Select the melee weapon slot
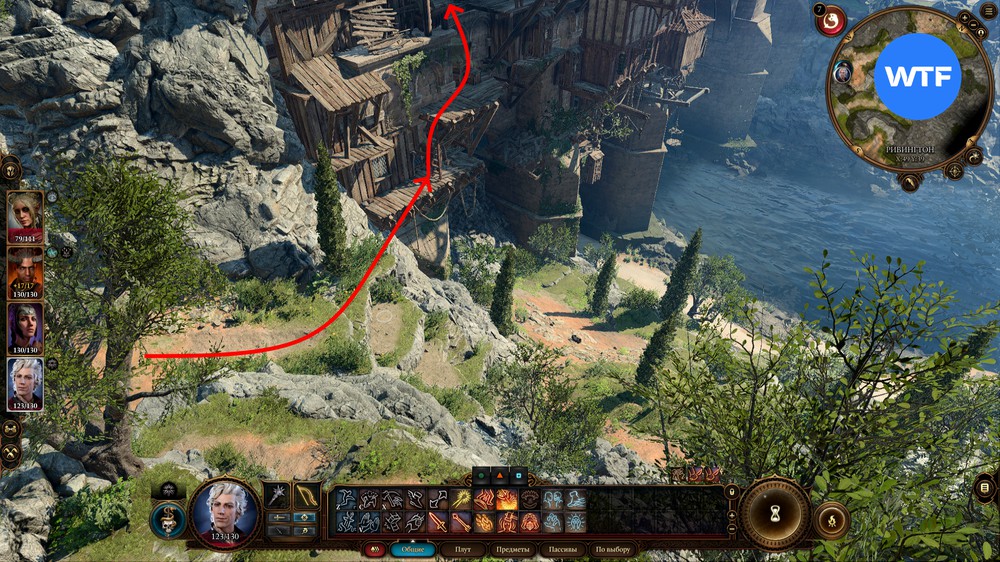 pos(277,495)
